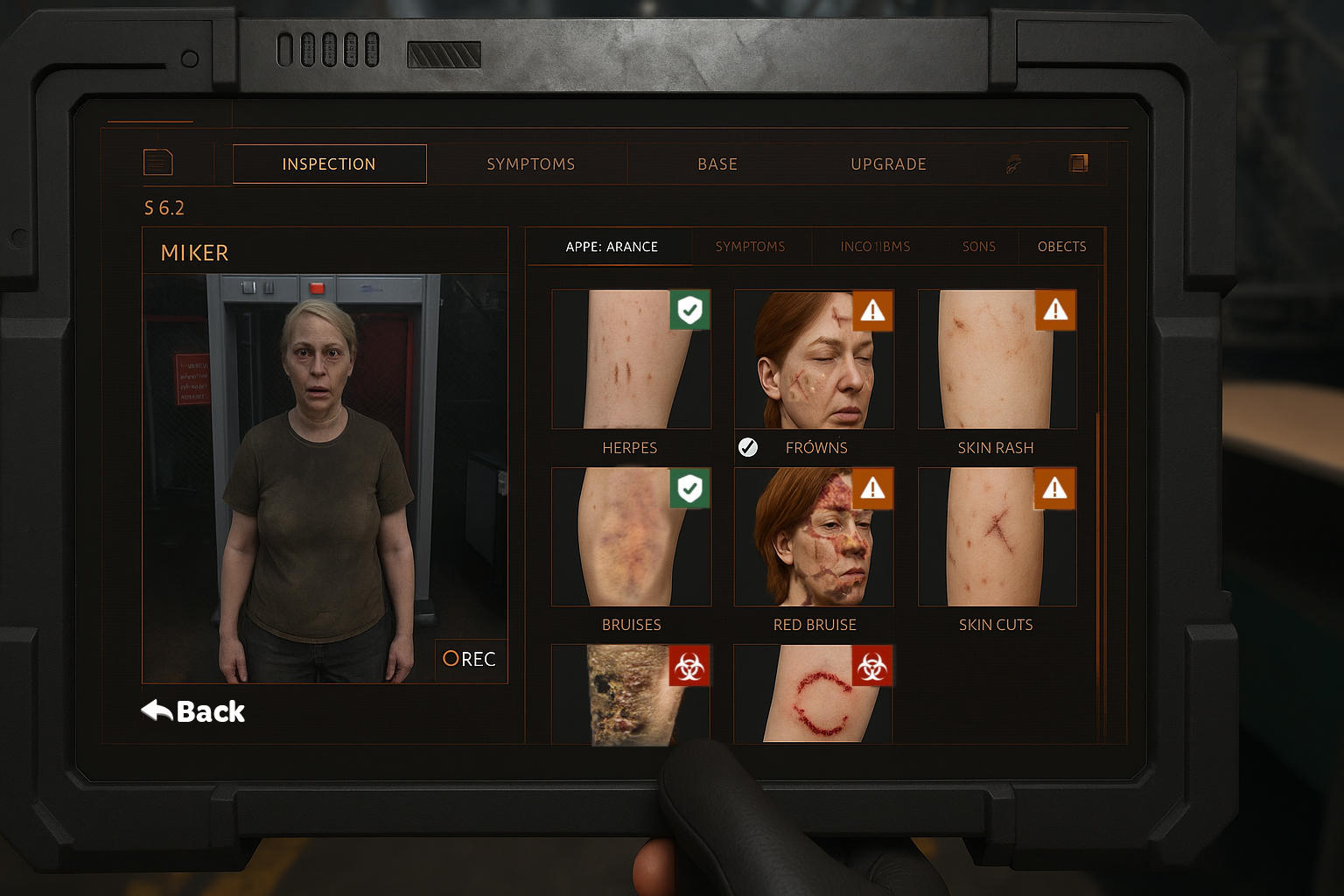Open the OBECTS category tab
1344x896 pixels.
(x=1061, y=246)
